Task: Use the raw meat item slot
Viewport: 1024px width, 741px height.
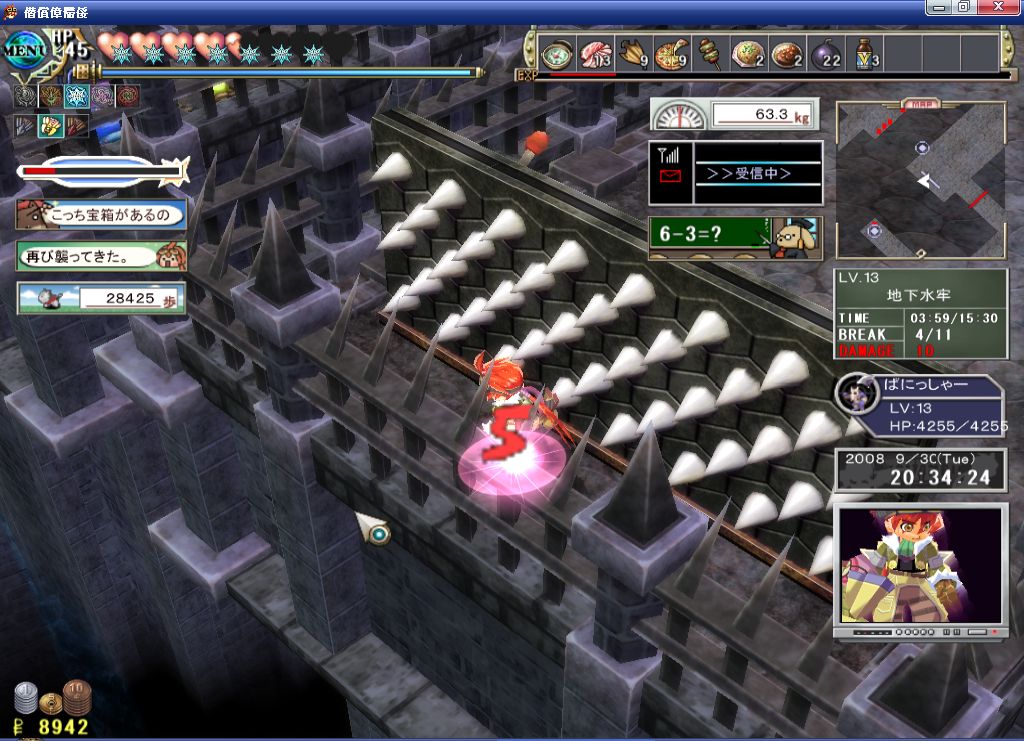Action: [x=596, y=53]
